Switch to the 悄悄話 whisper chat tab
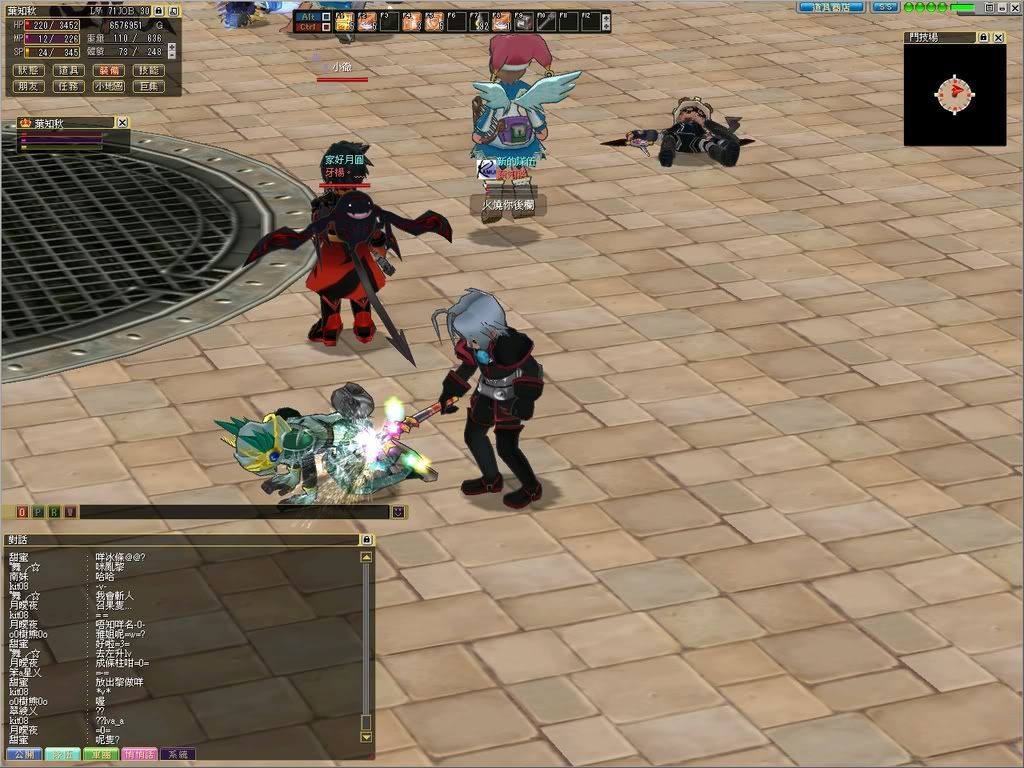The width and height of the screenshot is (1024, 768). (x=139, y=754)
